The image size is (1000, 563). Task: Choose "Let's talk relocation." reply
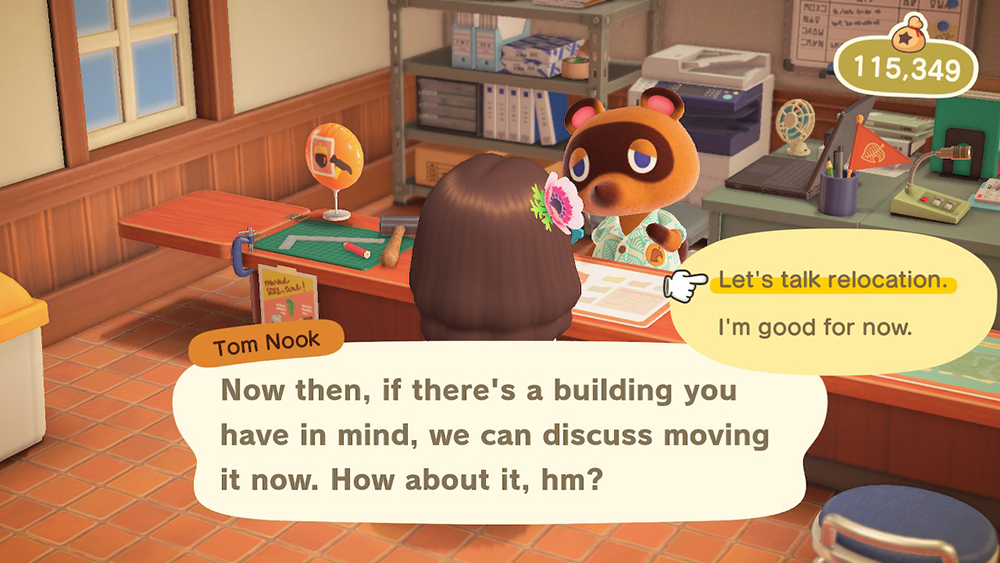832,281
